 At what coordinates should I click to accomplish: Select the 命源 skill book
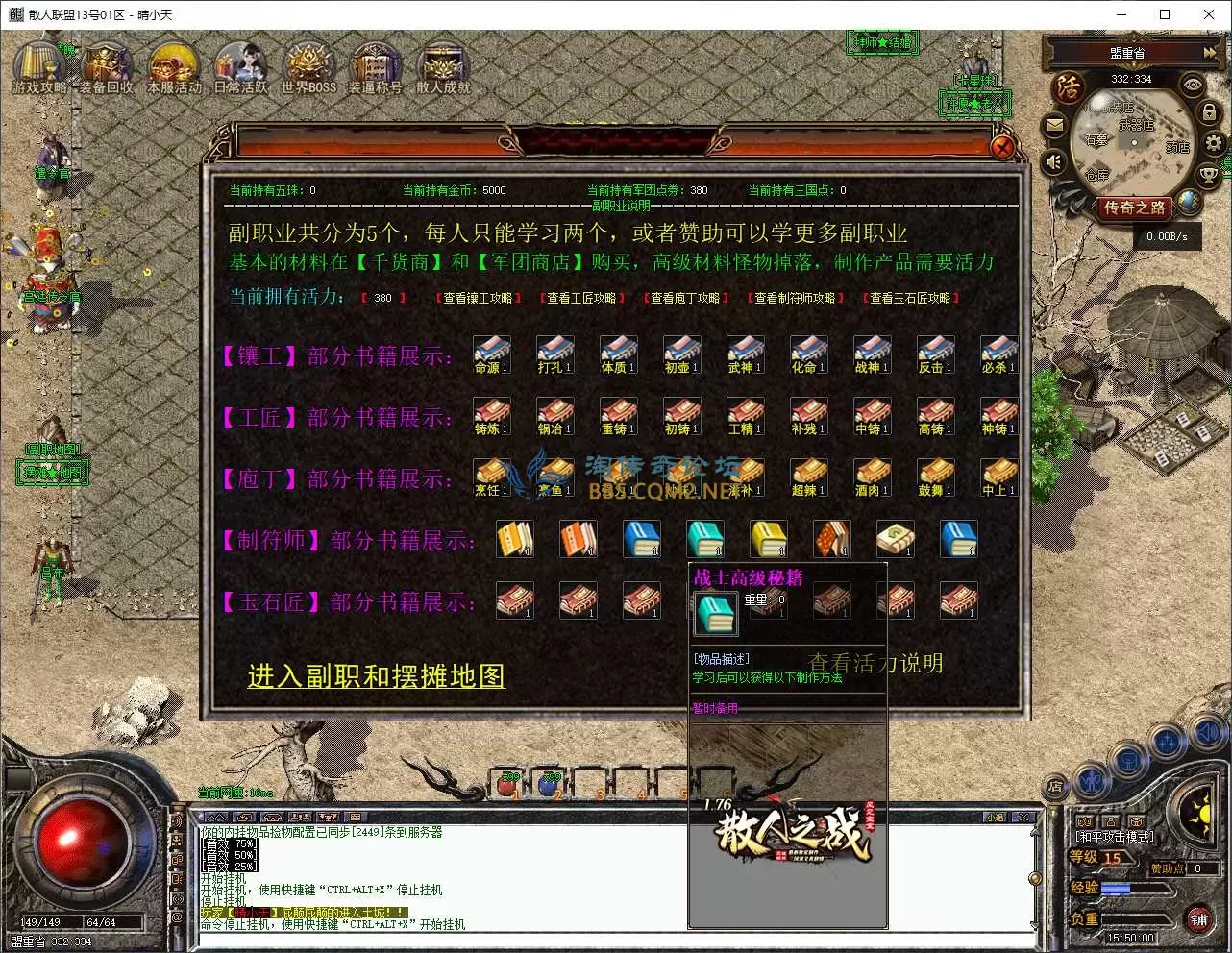point(492,354)
